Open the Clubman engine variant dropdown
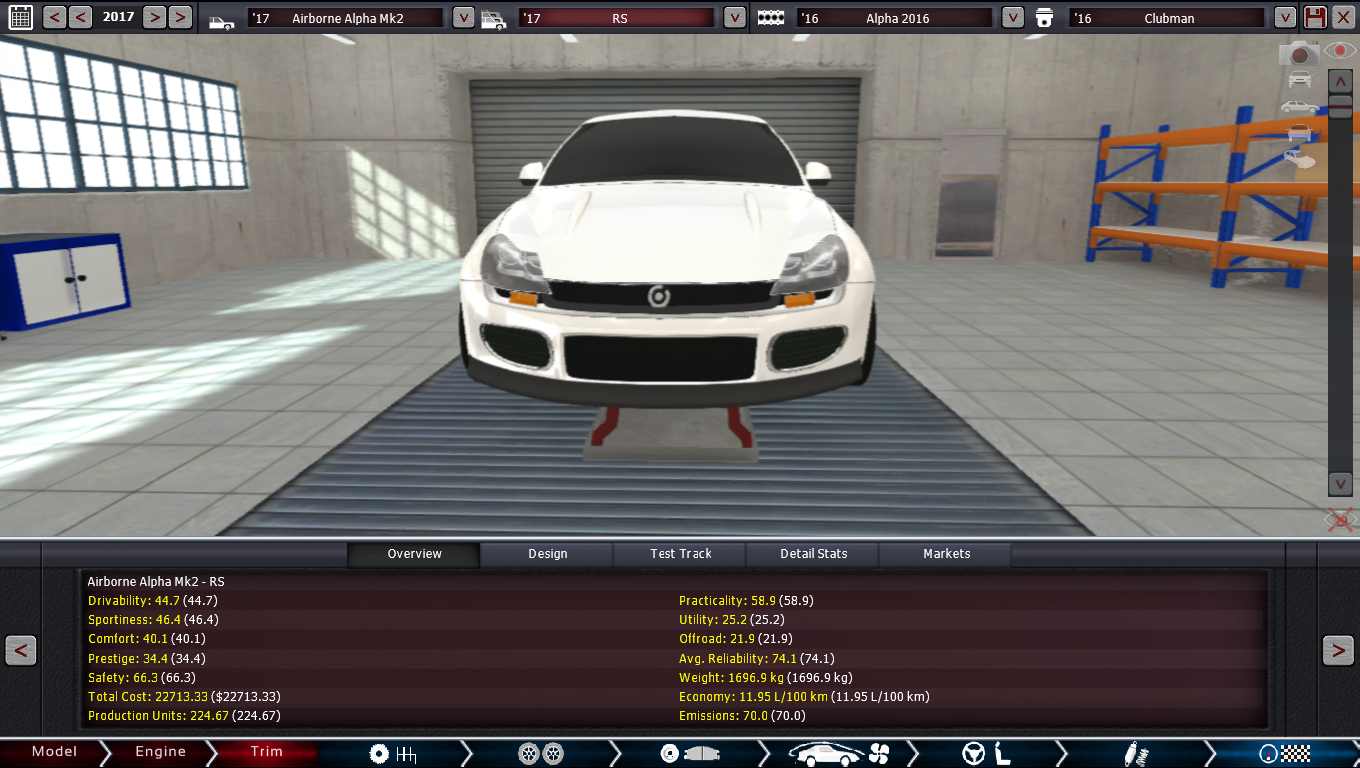Image resolution: width=1360 pixels, height=768 pixels. tap(1285, 18)
